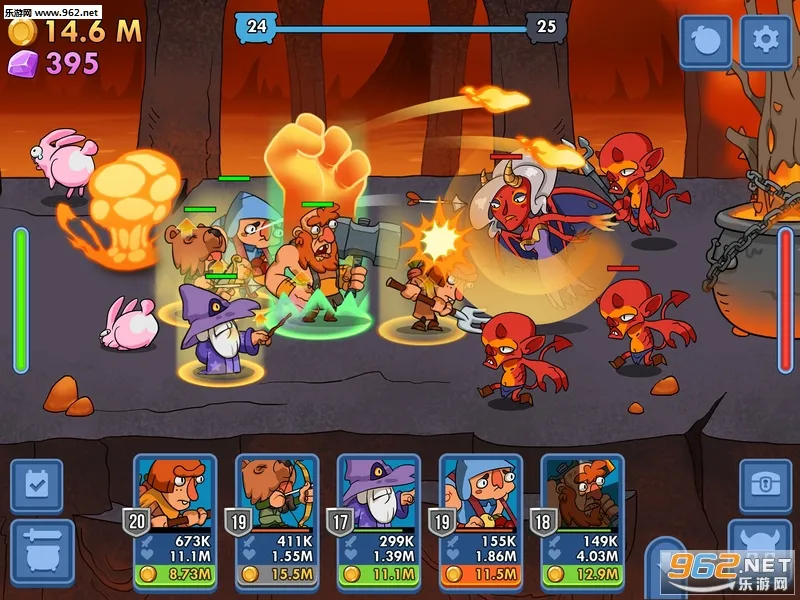Image resolution: width=800 pixels, height=600 pixels.
Task: Upgrade the hooded hero for 11.5M gold
Action: [481, 575]
